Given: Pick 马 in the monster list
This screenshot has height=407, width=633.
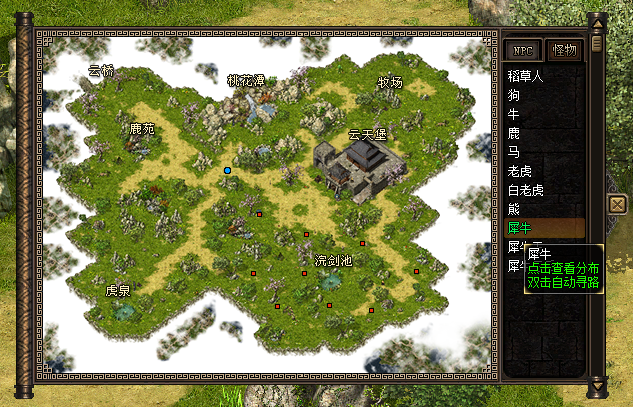Looking at the screenshot, I should click(514, 152).
